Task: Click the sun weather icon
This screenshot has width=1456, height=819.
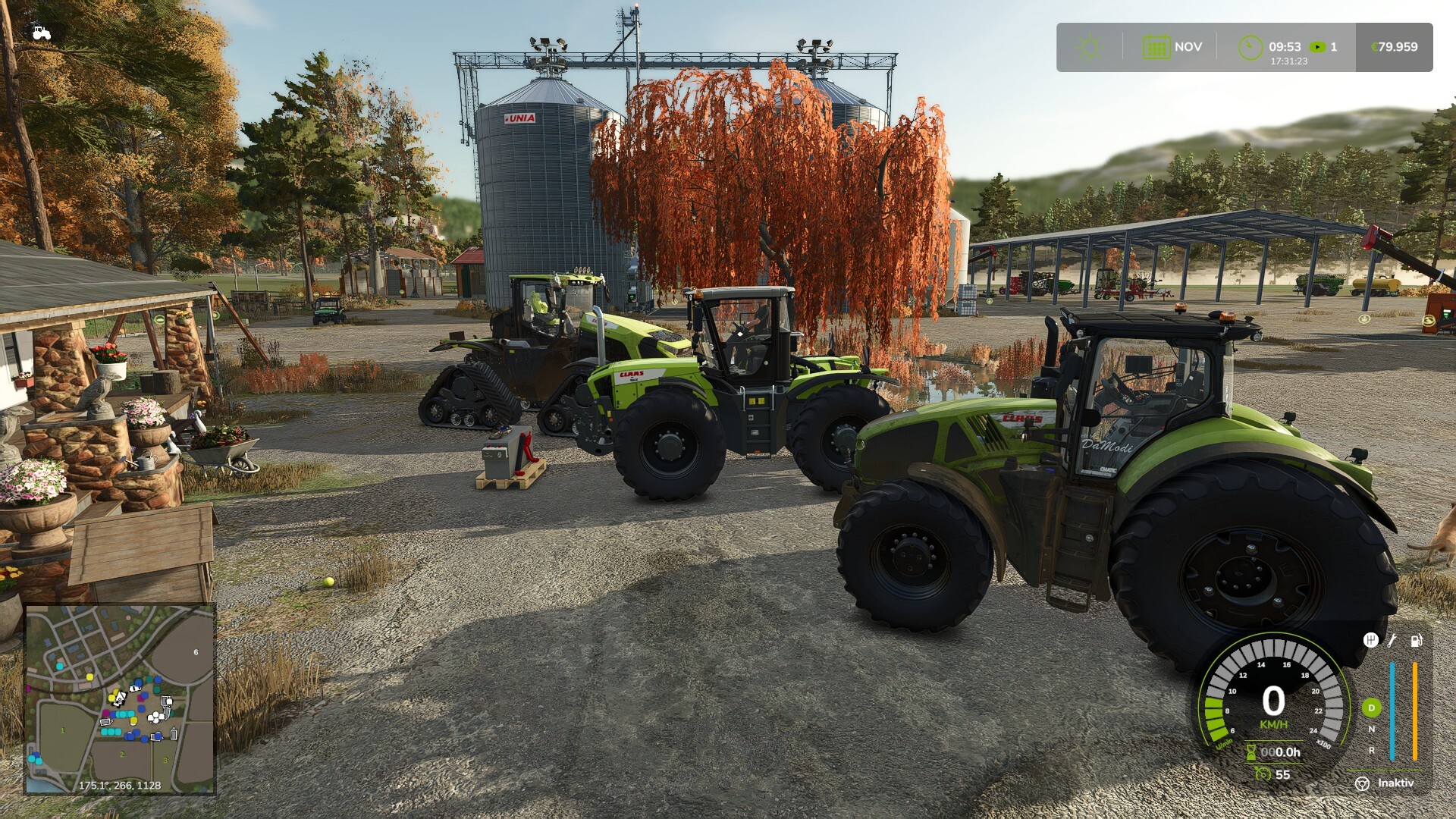Action: (x=1090, y=48)
